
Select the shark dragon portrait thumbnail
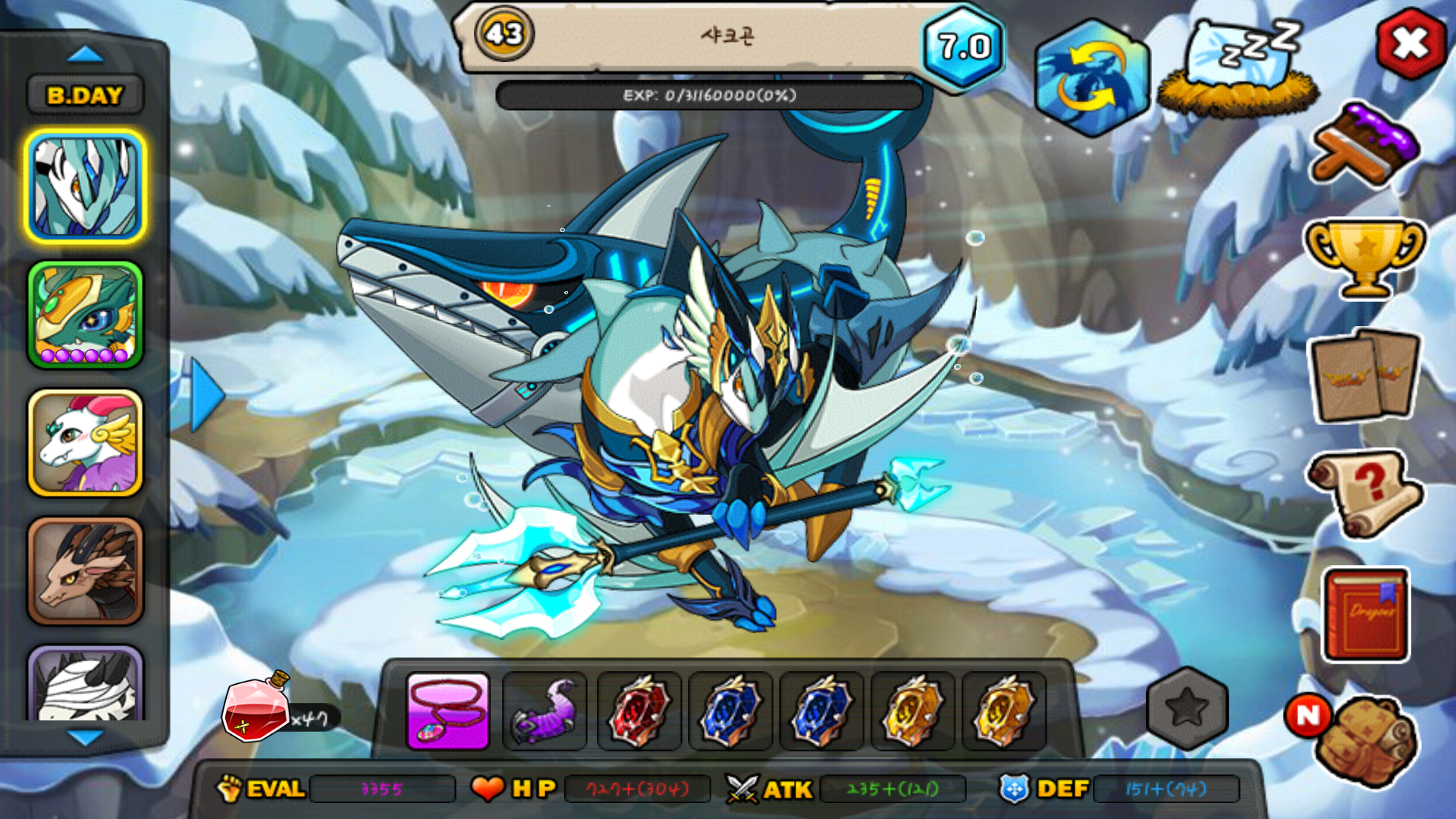[85, 186]
